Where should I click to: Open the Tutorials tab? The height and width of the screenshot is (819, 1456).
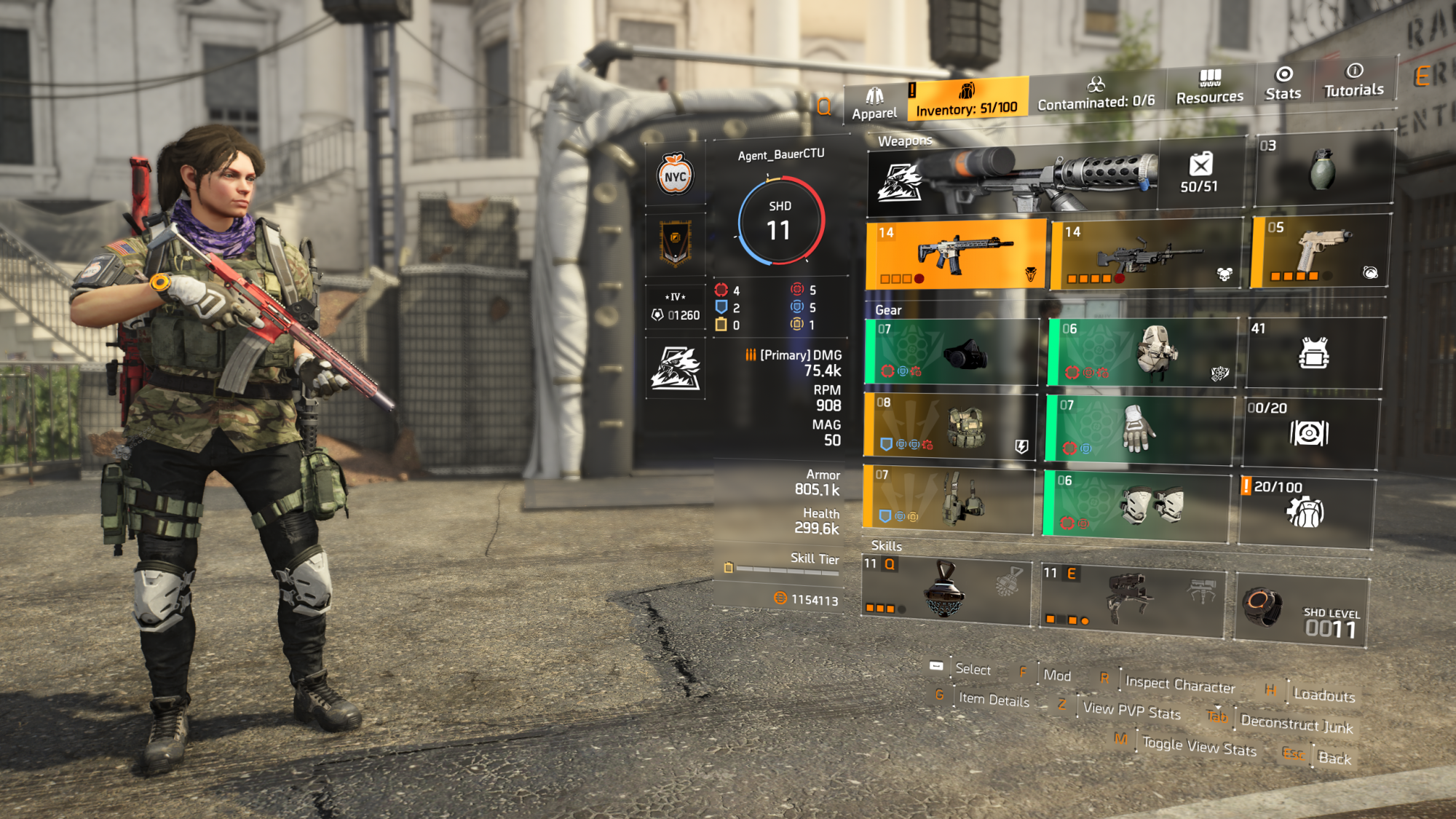(x=1353, y=81)
